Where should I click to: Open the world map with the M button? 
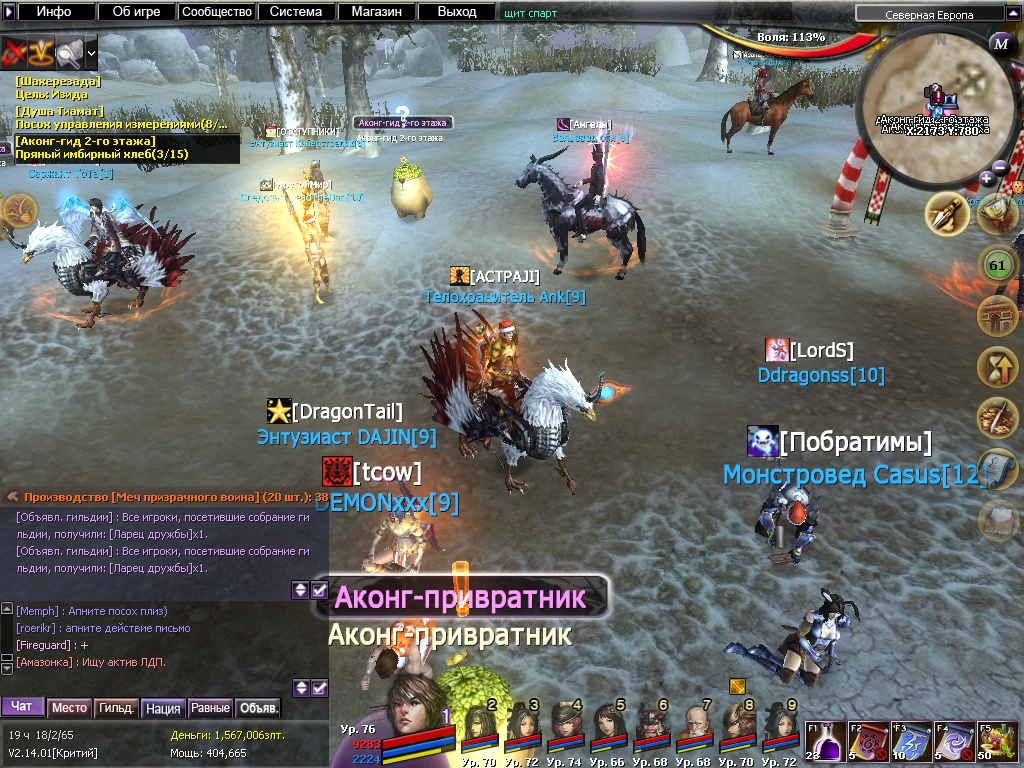tap(1000, 43)
